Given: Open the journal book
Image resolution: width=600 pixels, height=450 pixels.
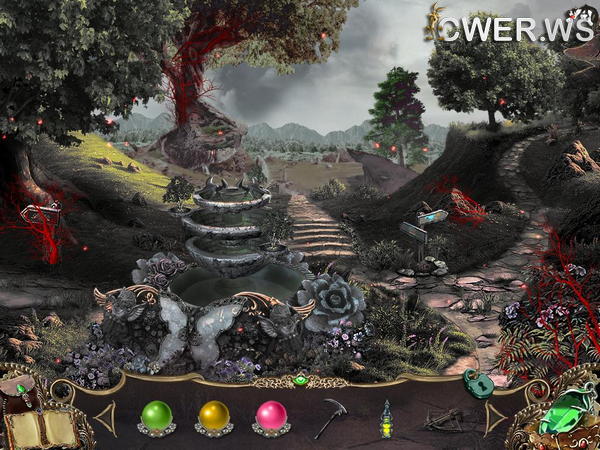Looking at the screenshot, I should (42, 427).
